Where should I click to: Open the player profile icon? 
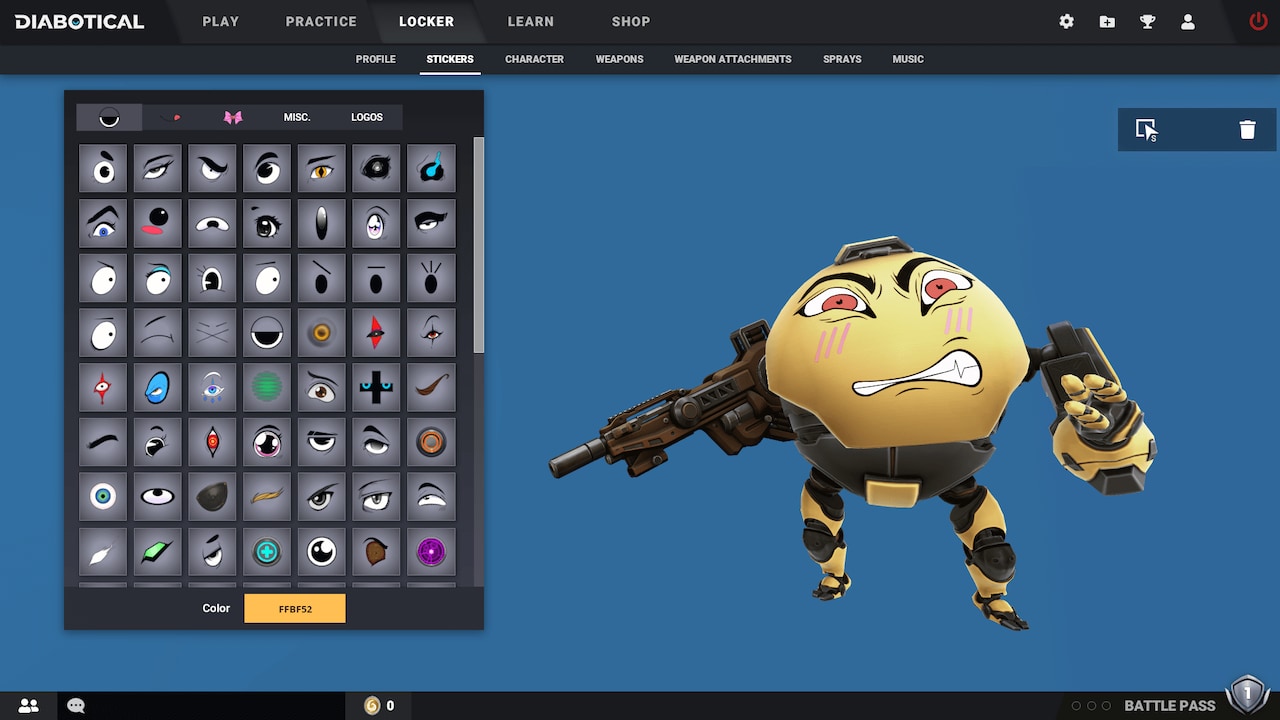(x=1188, y=21)
